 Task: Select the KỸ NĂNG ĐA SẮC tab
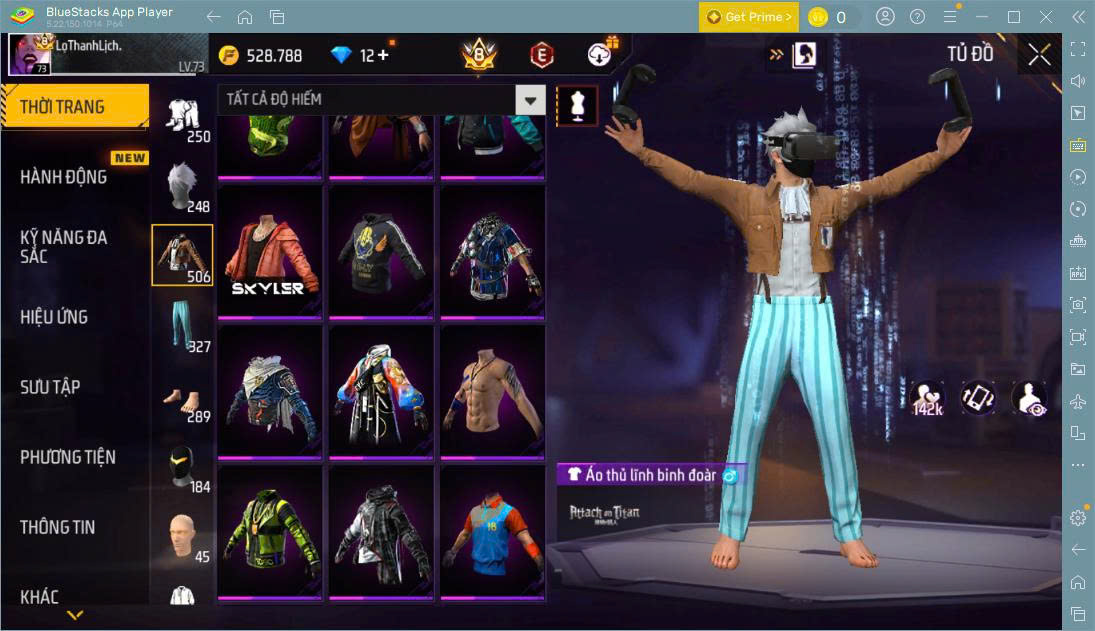click(x=64, y=247)
